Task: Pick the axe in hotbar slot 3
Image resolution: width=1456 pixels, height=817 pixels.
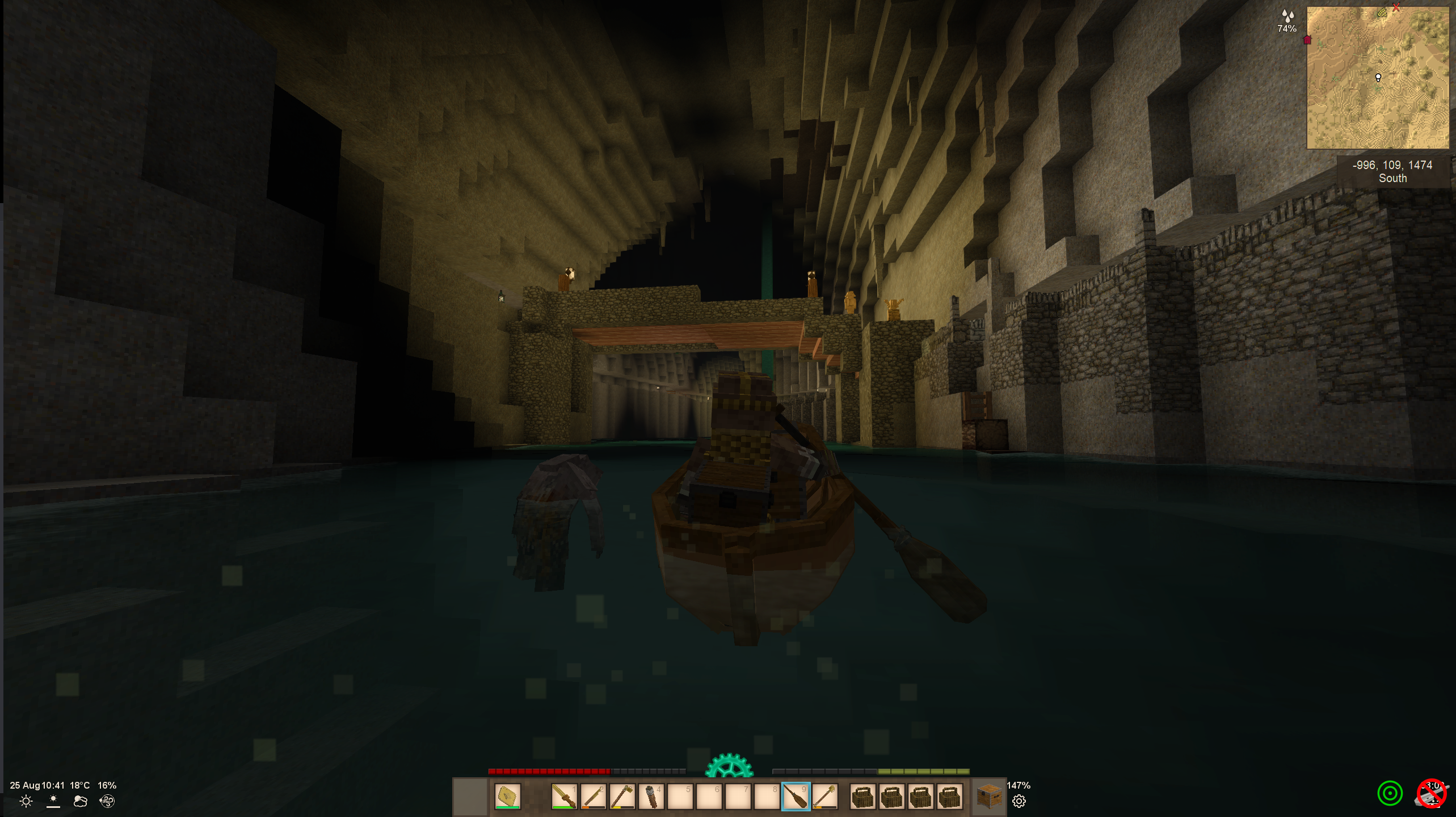Action: [622, 796]
